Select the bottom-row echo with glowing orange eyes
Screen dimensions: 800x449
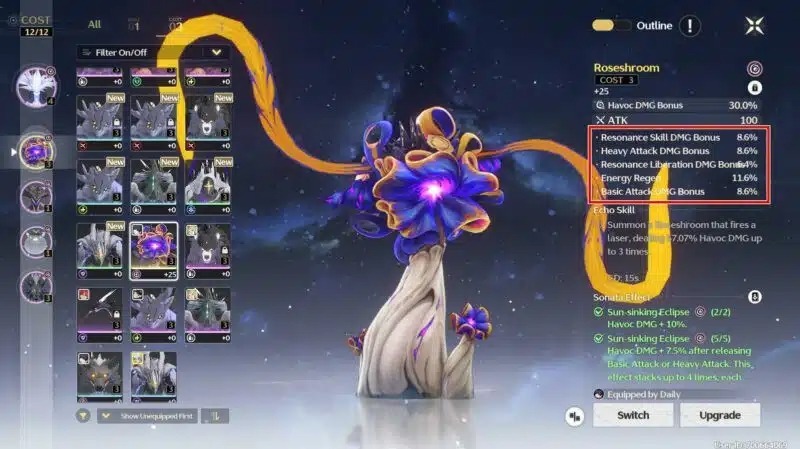point(99,374)
